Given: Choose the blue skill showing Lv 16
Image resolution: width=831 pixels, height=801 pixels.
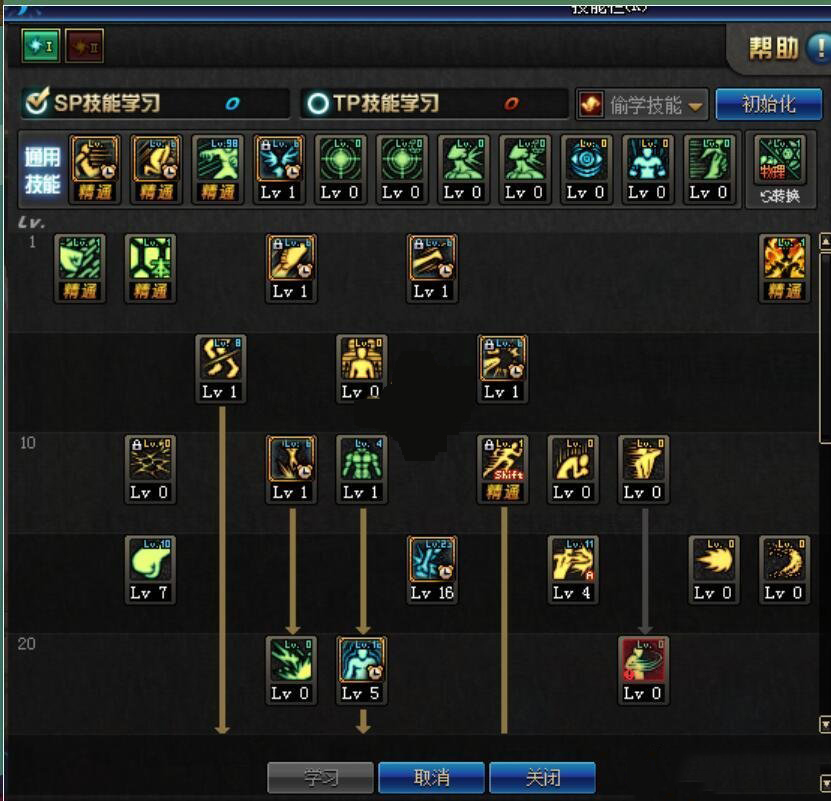Looking at the screenshot, I should coord(432,560).
